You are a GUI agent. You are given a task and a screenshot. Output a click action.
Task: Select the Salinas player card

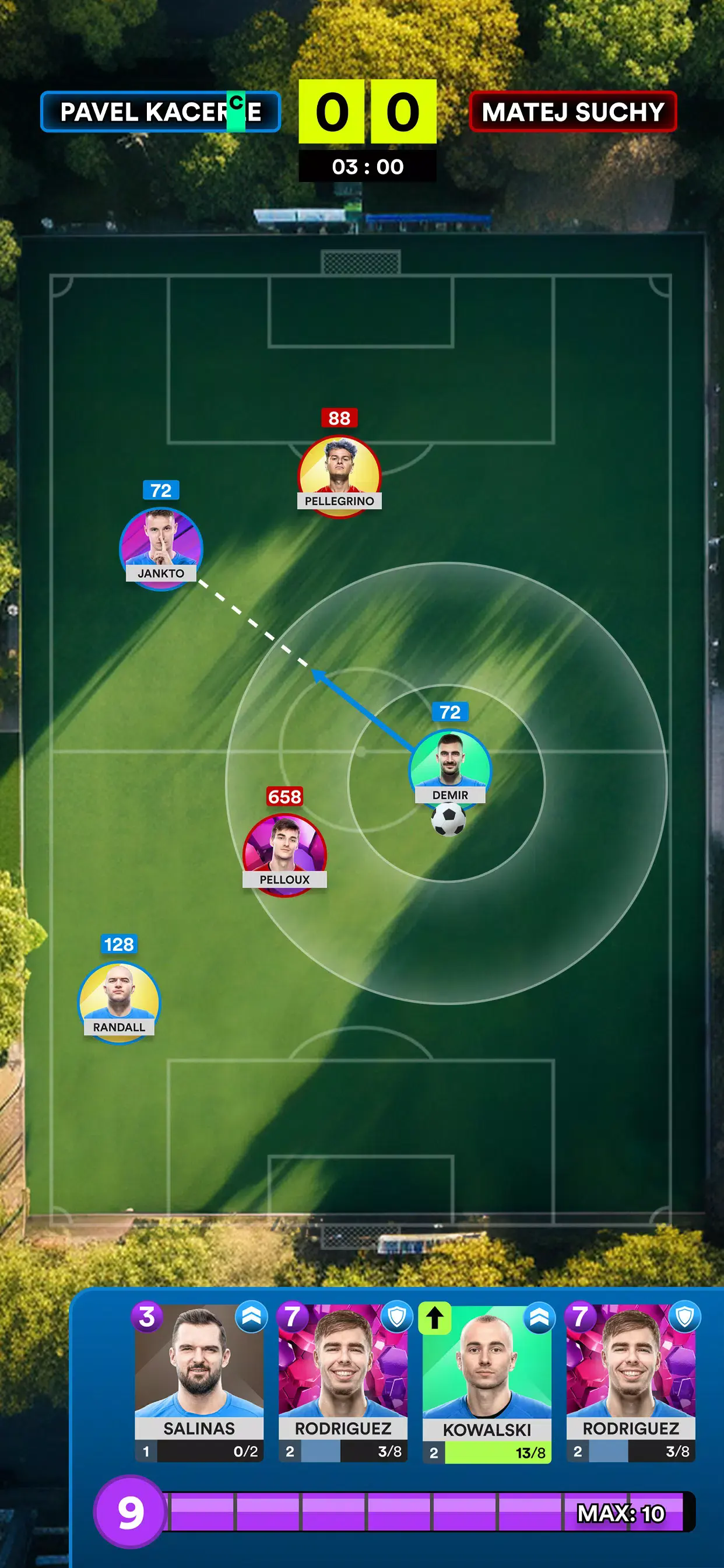(x=199, y=1381)
